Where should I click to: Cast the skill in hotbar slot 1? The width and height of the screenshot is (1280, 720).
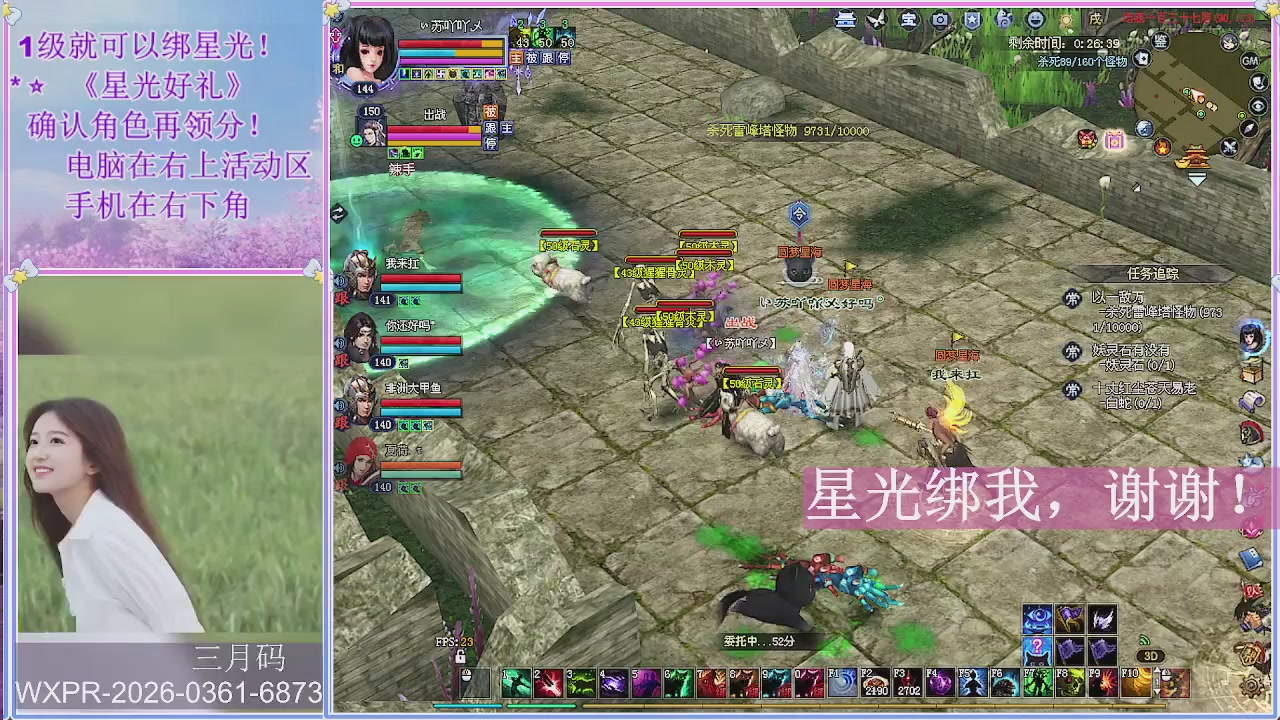(515, 682)
